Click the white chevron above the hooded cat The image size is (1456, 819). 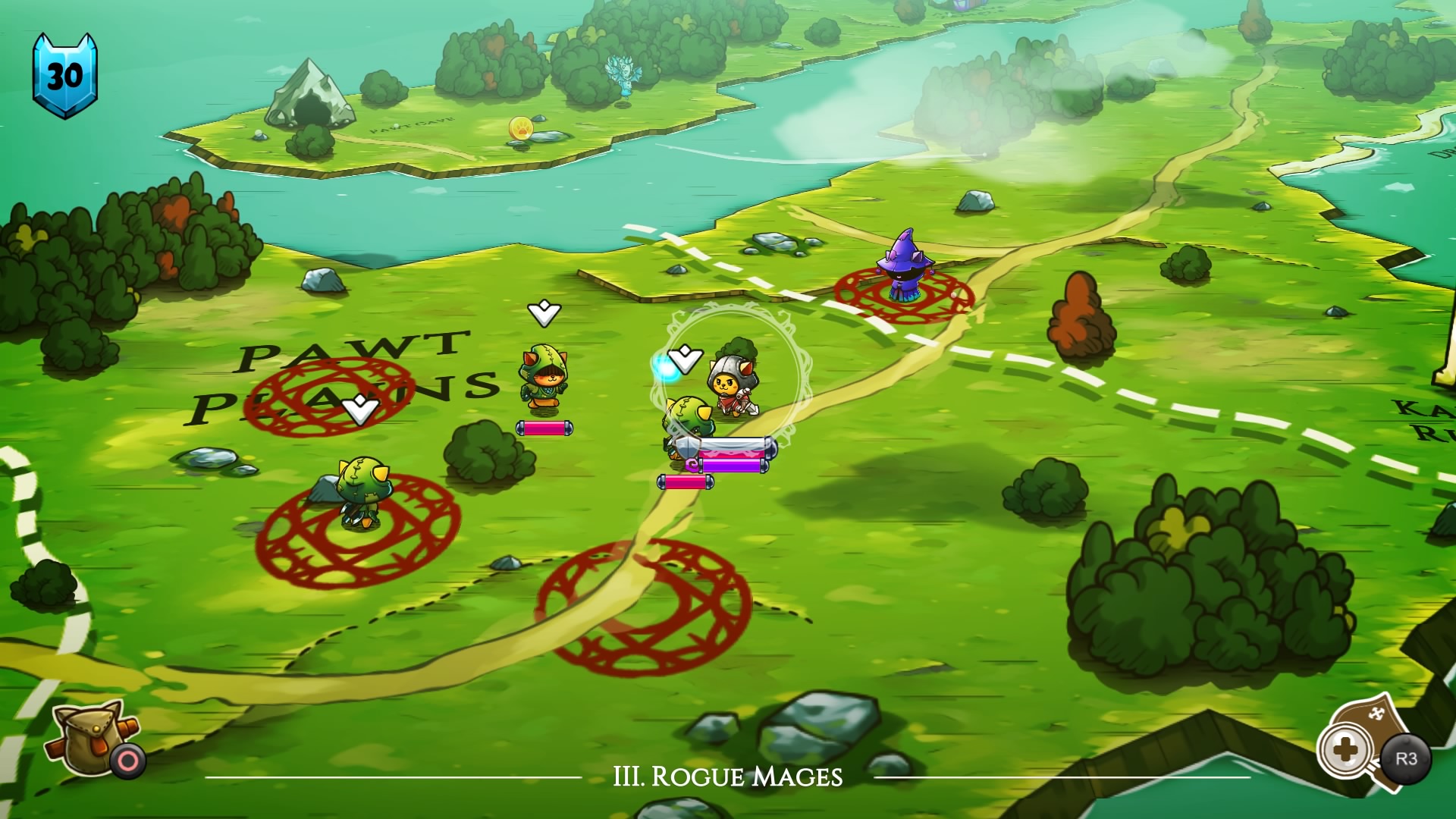(543, 311)
